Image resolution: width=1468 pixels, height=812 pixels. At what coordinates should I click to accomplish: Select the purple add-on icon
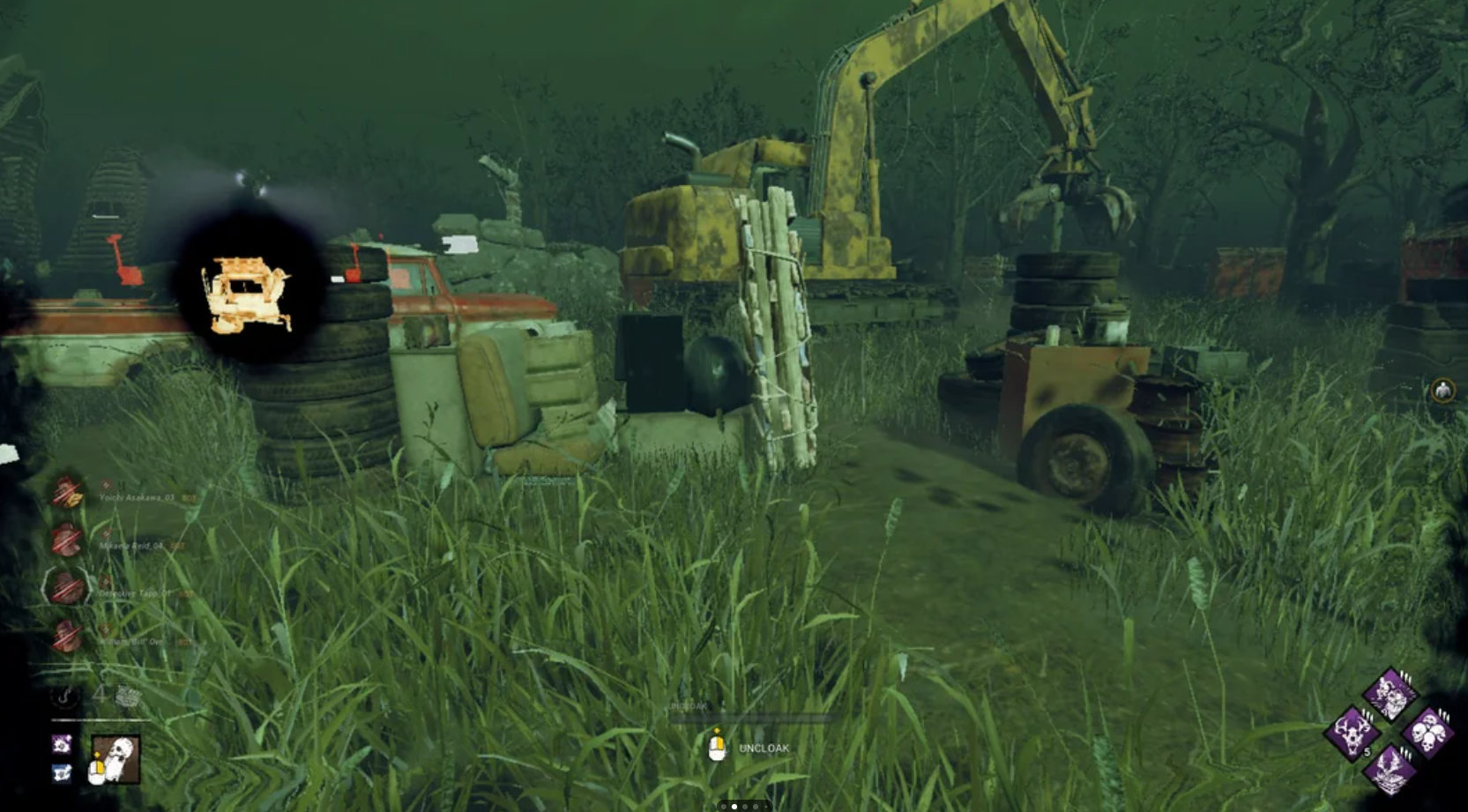click(61, 744)
